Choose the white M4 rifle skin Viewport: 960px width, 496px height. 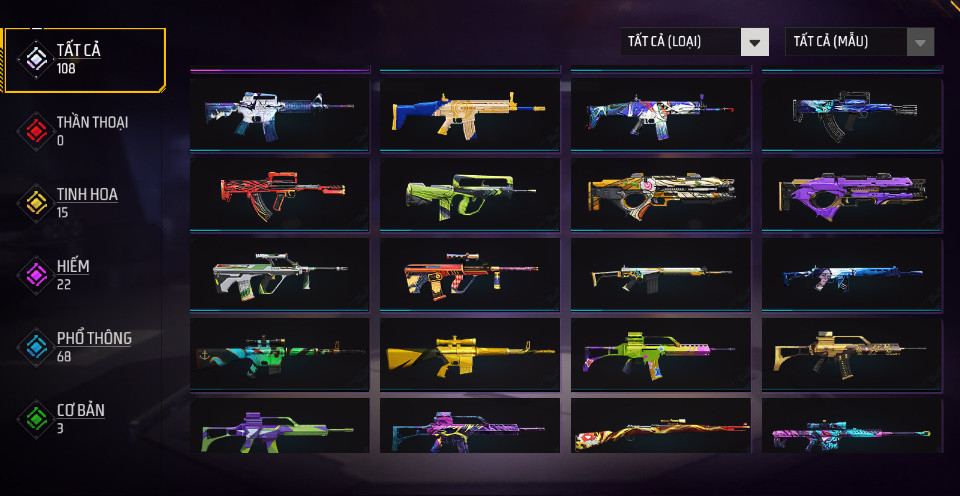(x=279, y=108)
